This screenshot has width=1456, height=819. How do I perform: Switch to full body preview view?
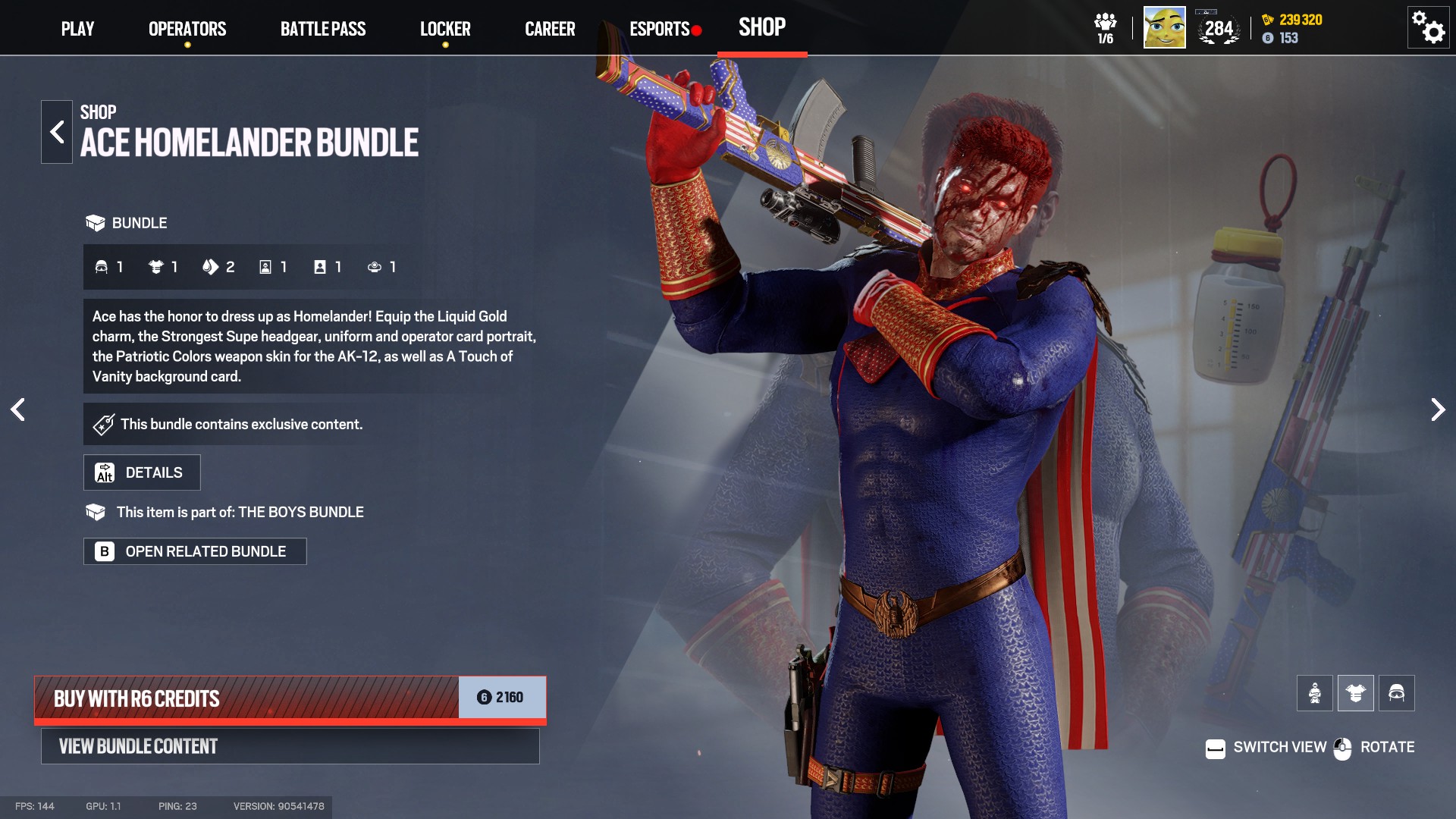1315,692
